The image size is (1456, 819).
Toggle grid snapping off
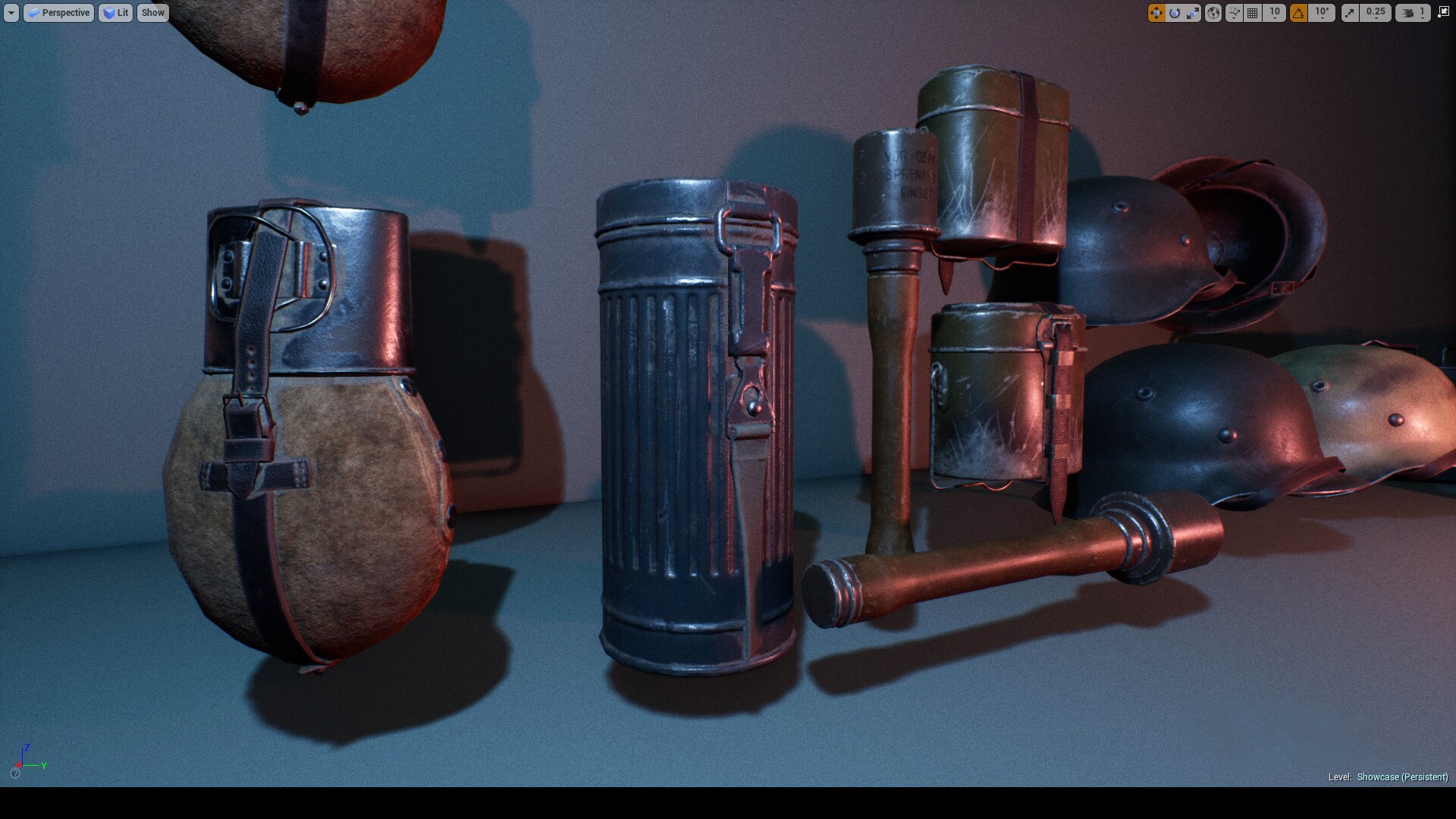coord(1251,13)
